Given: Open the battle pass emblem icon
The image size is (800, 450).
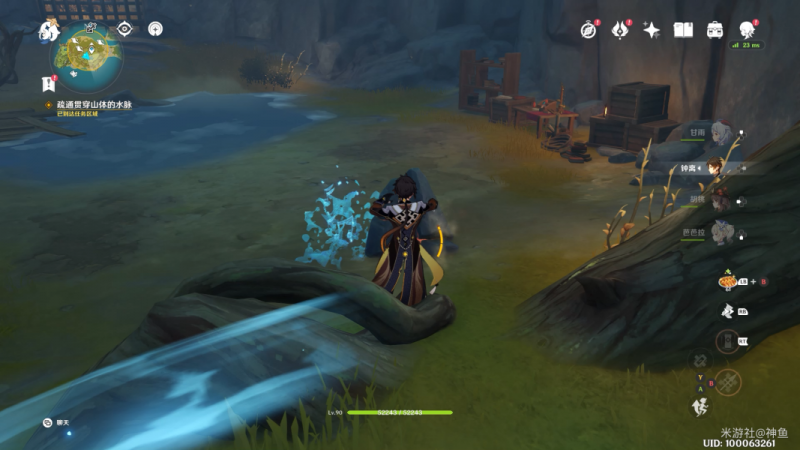Looking at the screenshot, I should pos(619,30).
